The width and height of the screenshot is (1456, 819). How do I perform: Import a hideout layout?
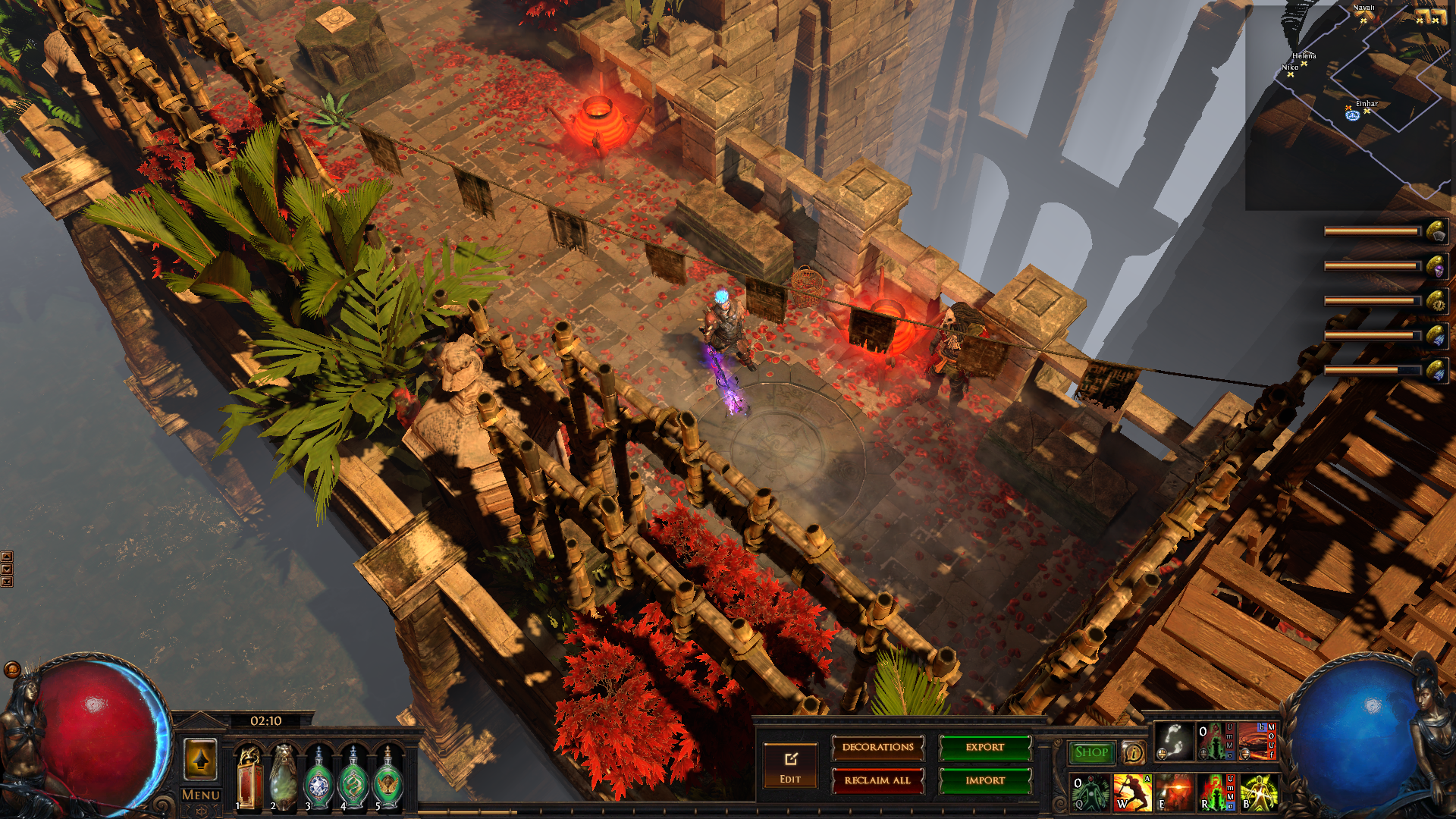click(x=985, y=780)
